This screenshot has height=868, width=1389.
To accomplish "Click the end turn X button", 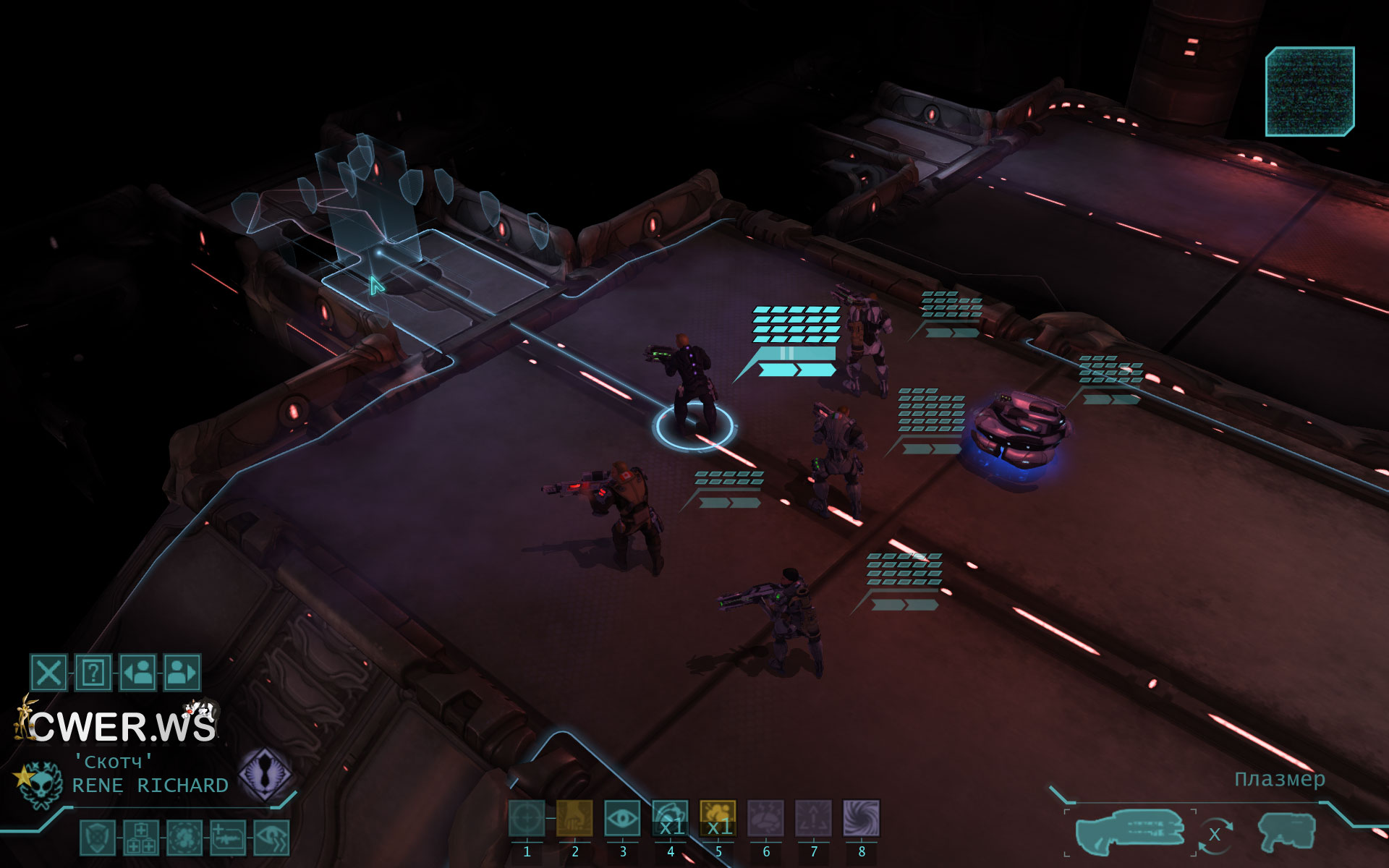I will (48, 673).
